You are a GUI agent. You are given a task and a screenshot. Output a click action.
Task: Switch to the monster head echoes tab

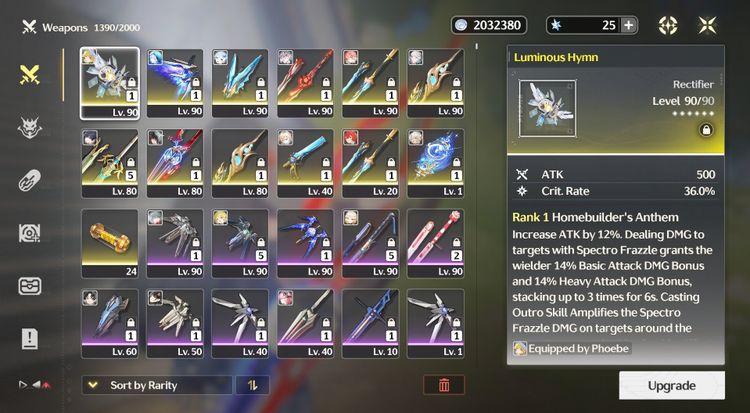[31, 127]
